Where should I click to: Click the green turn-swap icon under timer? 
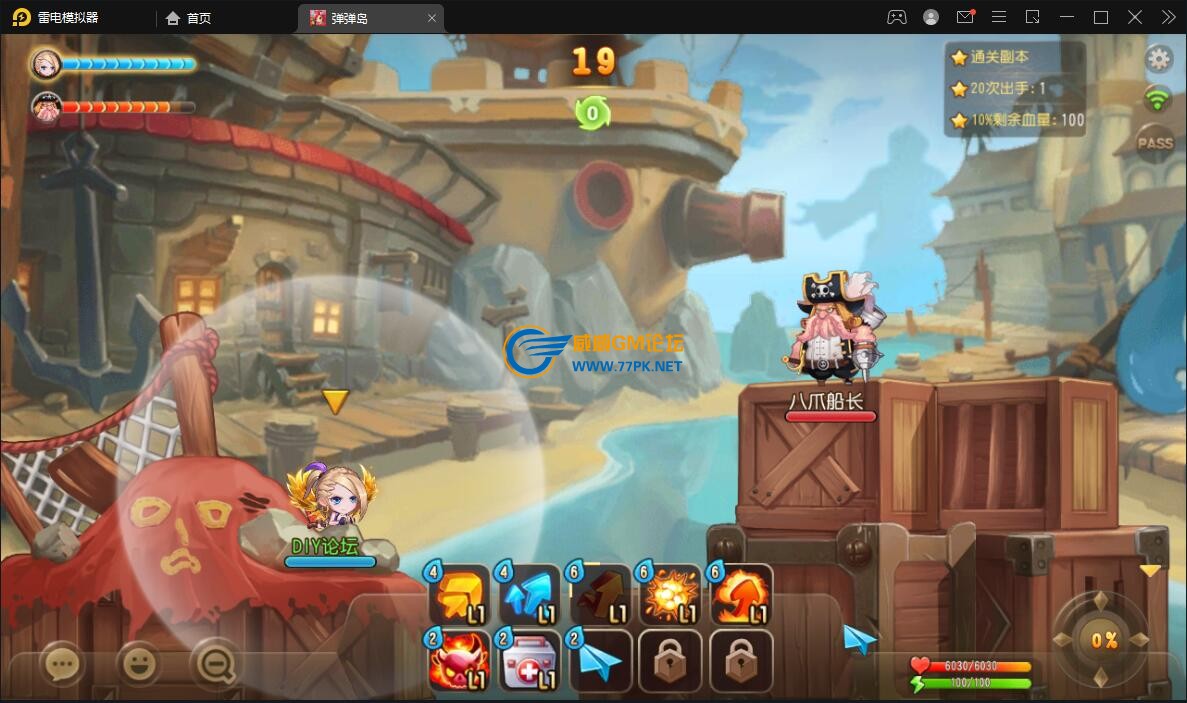pyautogui.click(x=592, y=113)
